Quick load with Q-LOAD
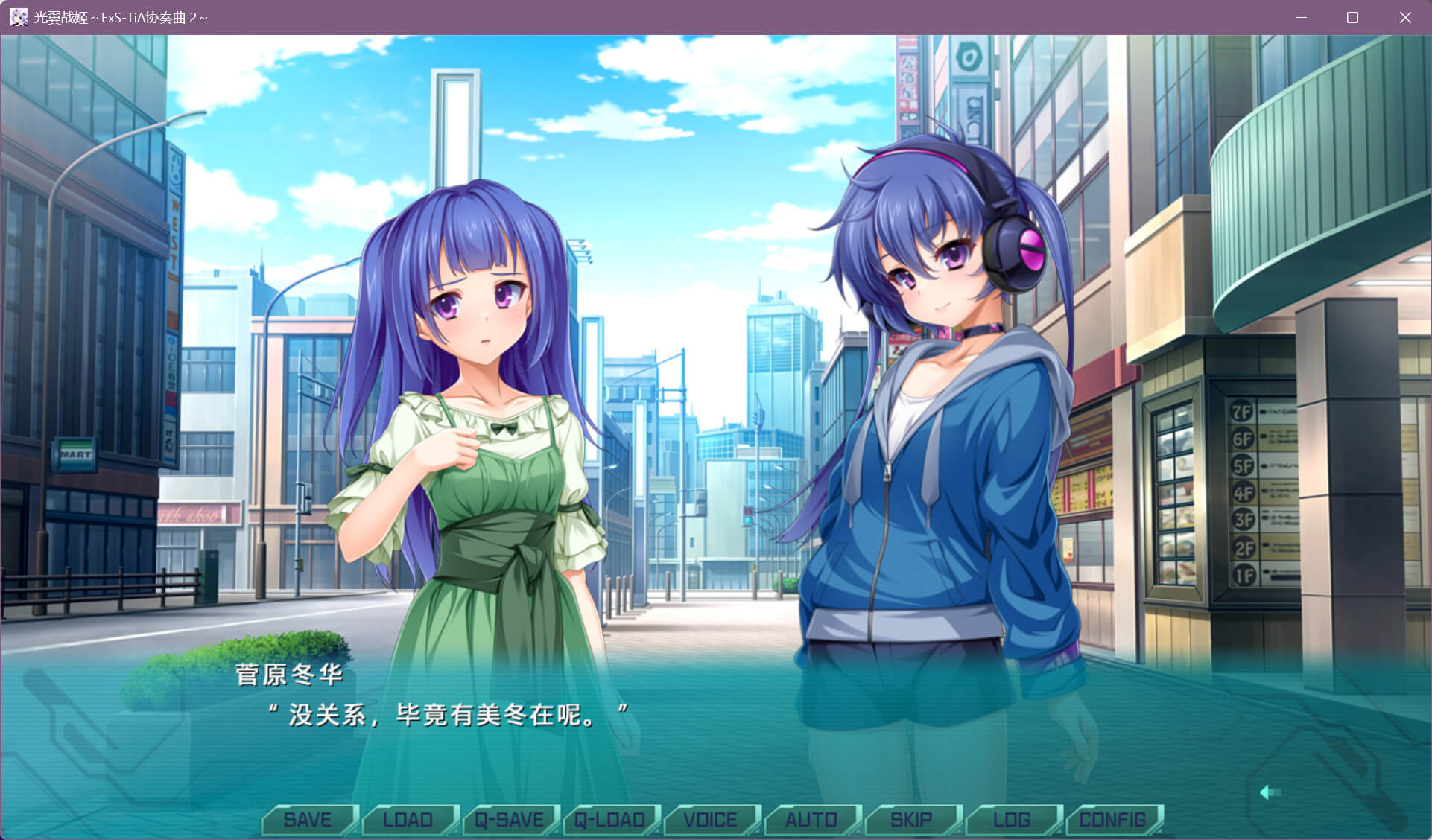The height and width of the screenshot is (840, 1432). 609,820
